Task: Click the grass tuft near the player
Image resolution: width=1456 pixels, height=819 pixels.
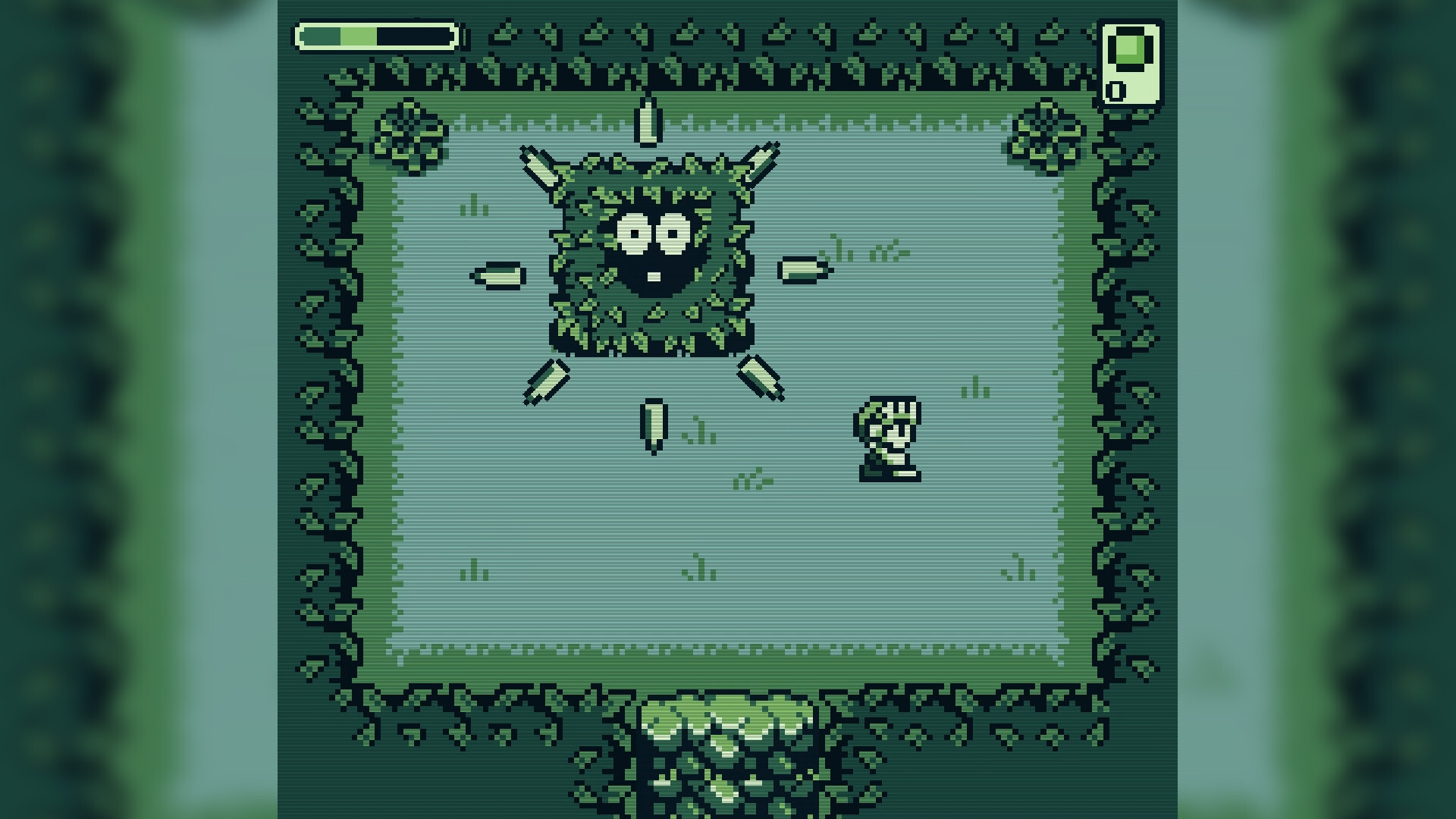Action: coord(976,387)
